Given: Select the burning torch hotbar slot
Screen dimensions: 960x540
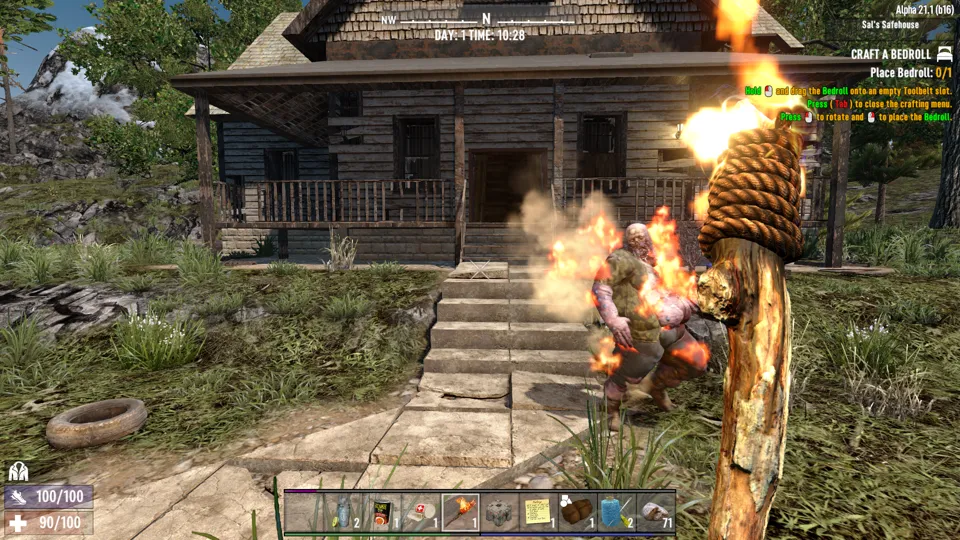Looking at the screenshot, I should [460, 512].
